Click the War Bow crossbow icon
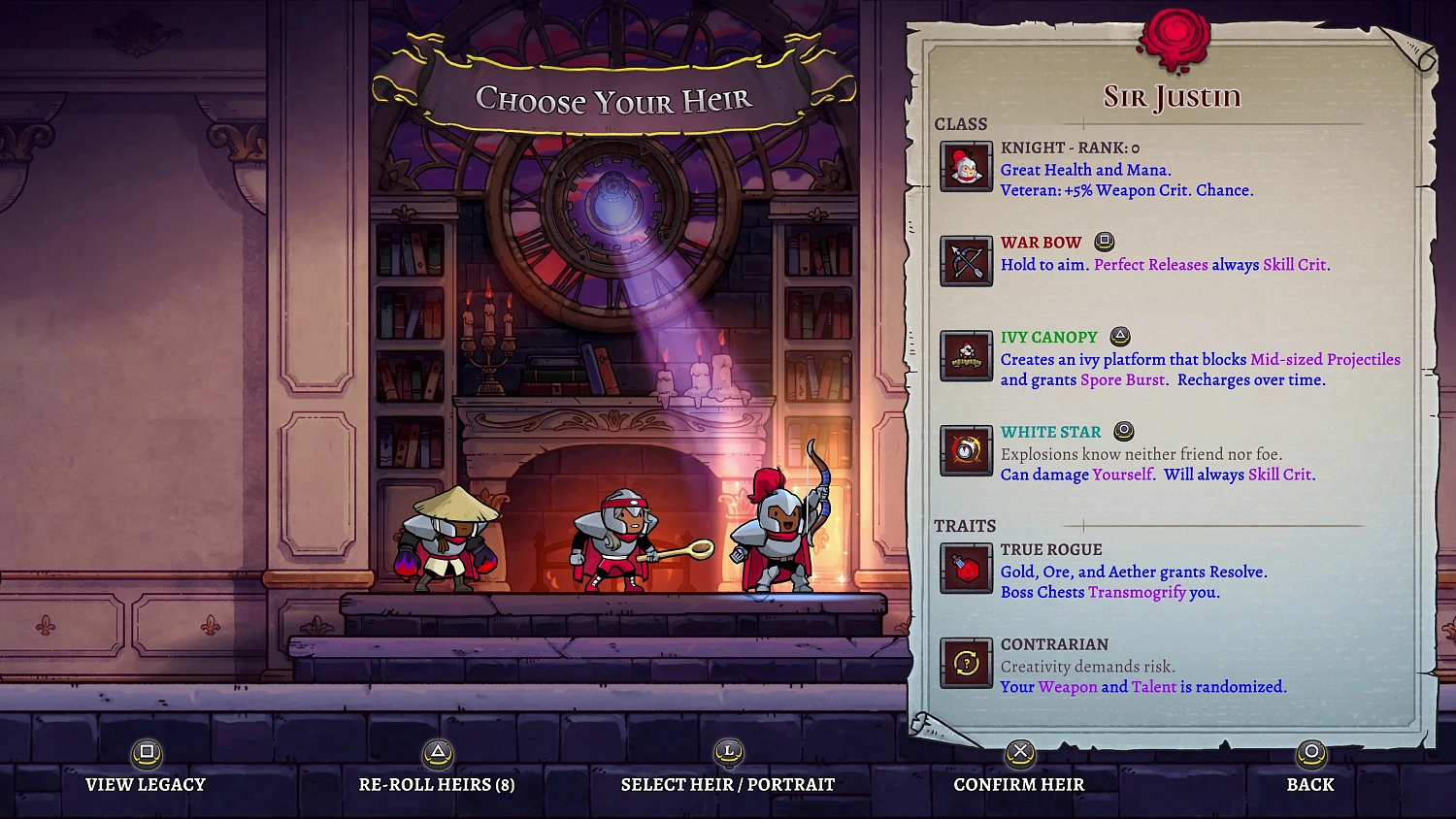 point(966,260)
